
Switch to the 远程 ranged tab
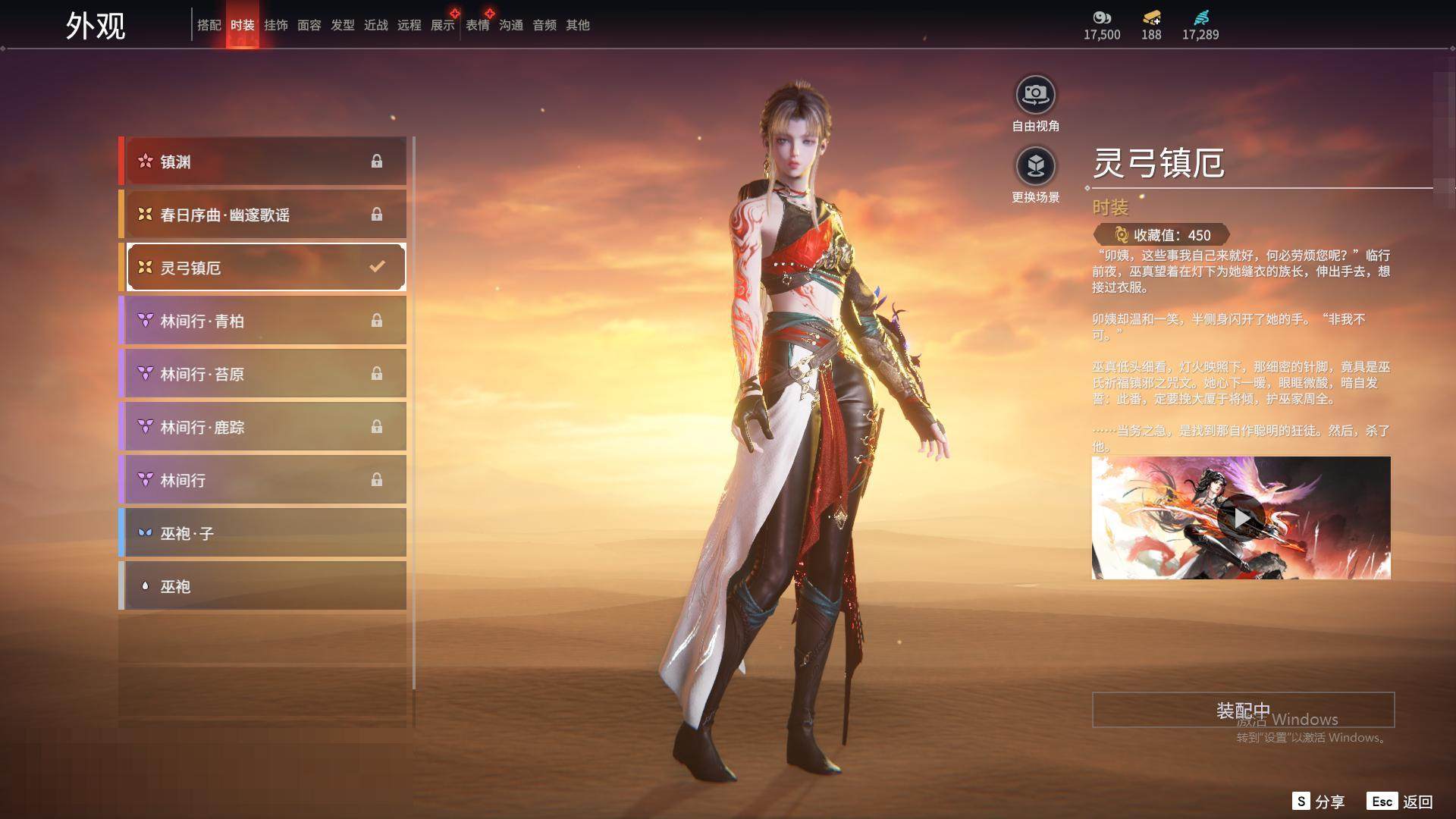coord(409,25)
